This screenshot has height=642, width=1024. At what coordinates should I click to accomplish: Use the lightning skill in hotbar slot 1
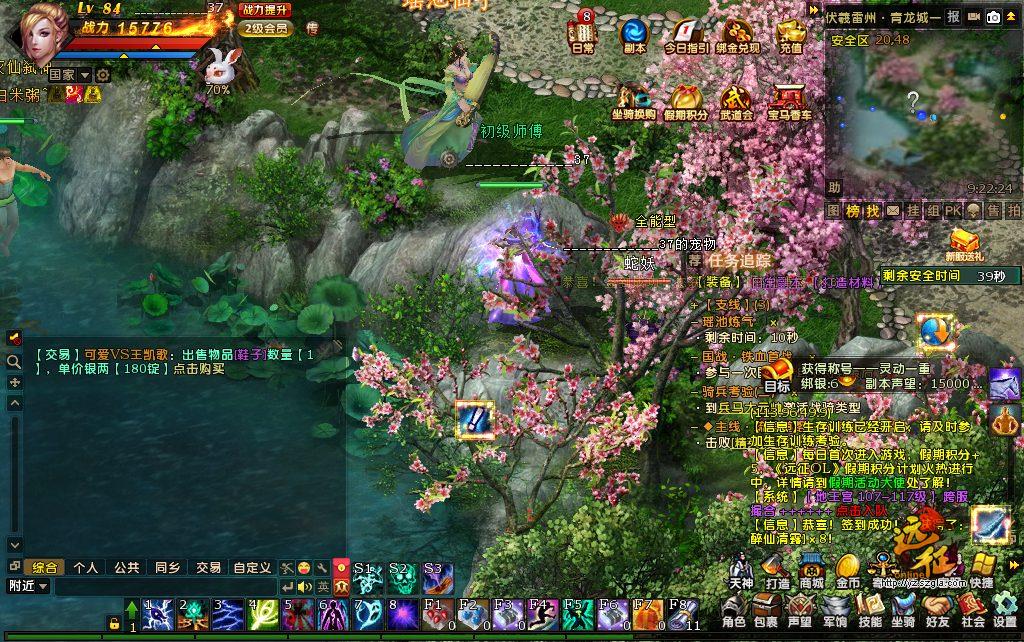tap(157, 614)
